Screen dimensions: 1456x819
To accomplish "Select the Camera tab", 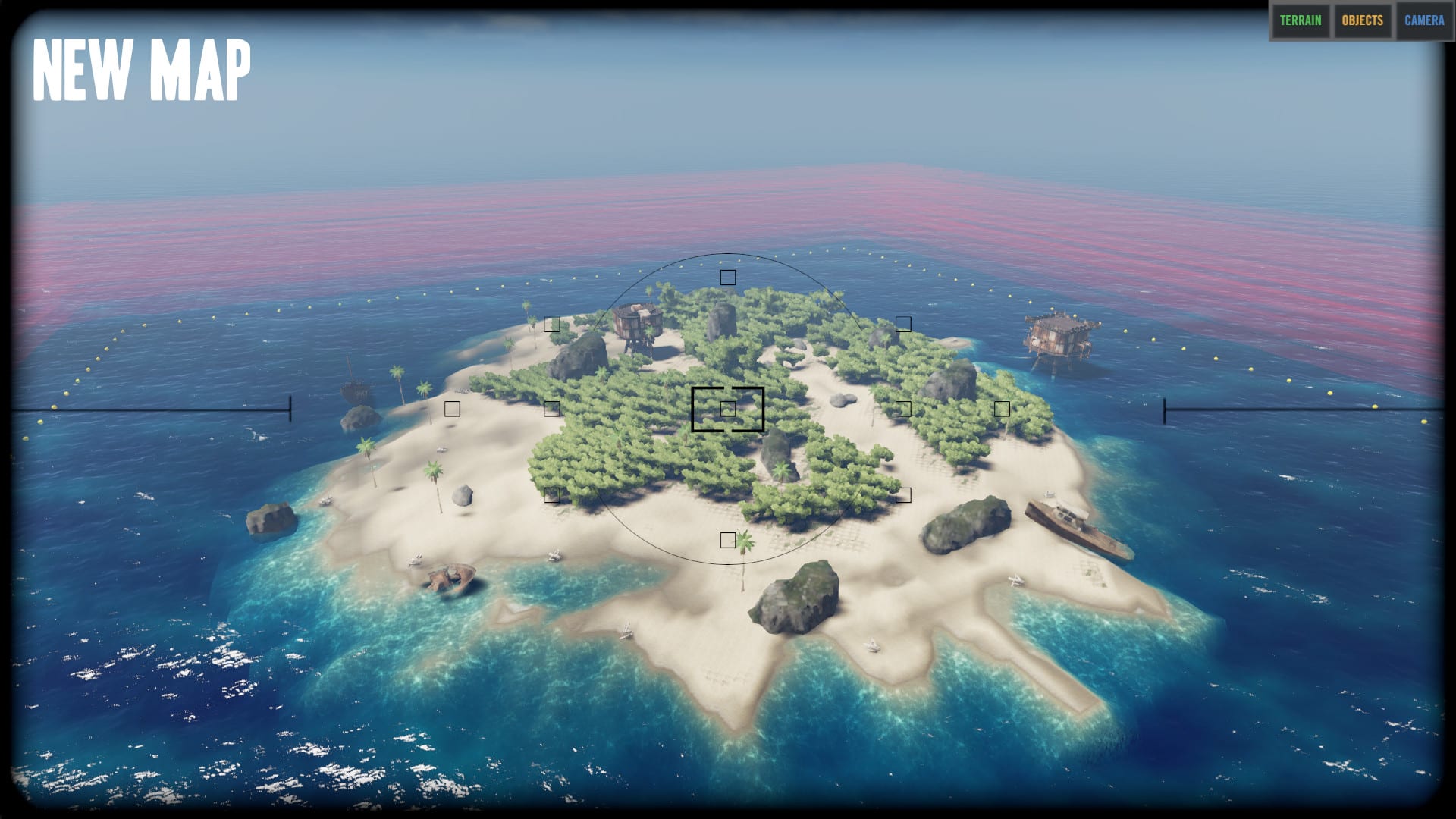I will (x=1423, y=20).
